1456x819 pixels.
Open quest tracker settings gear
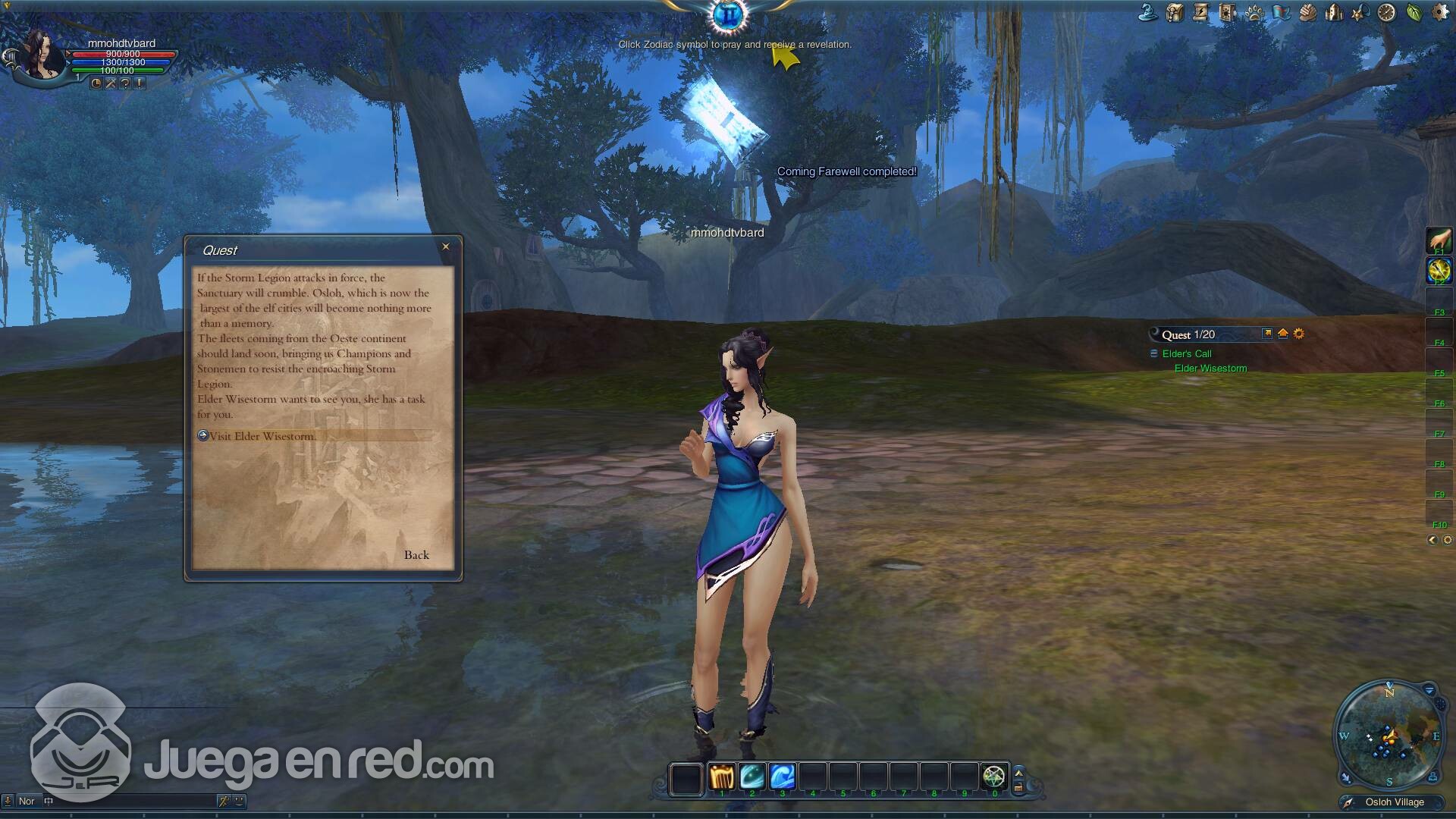(x=1299, y=334)
